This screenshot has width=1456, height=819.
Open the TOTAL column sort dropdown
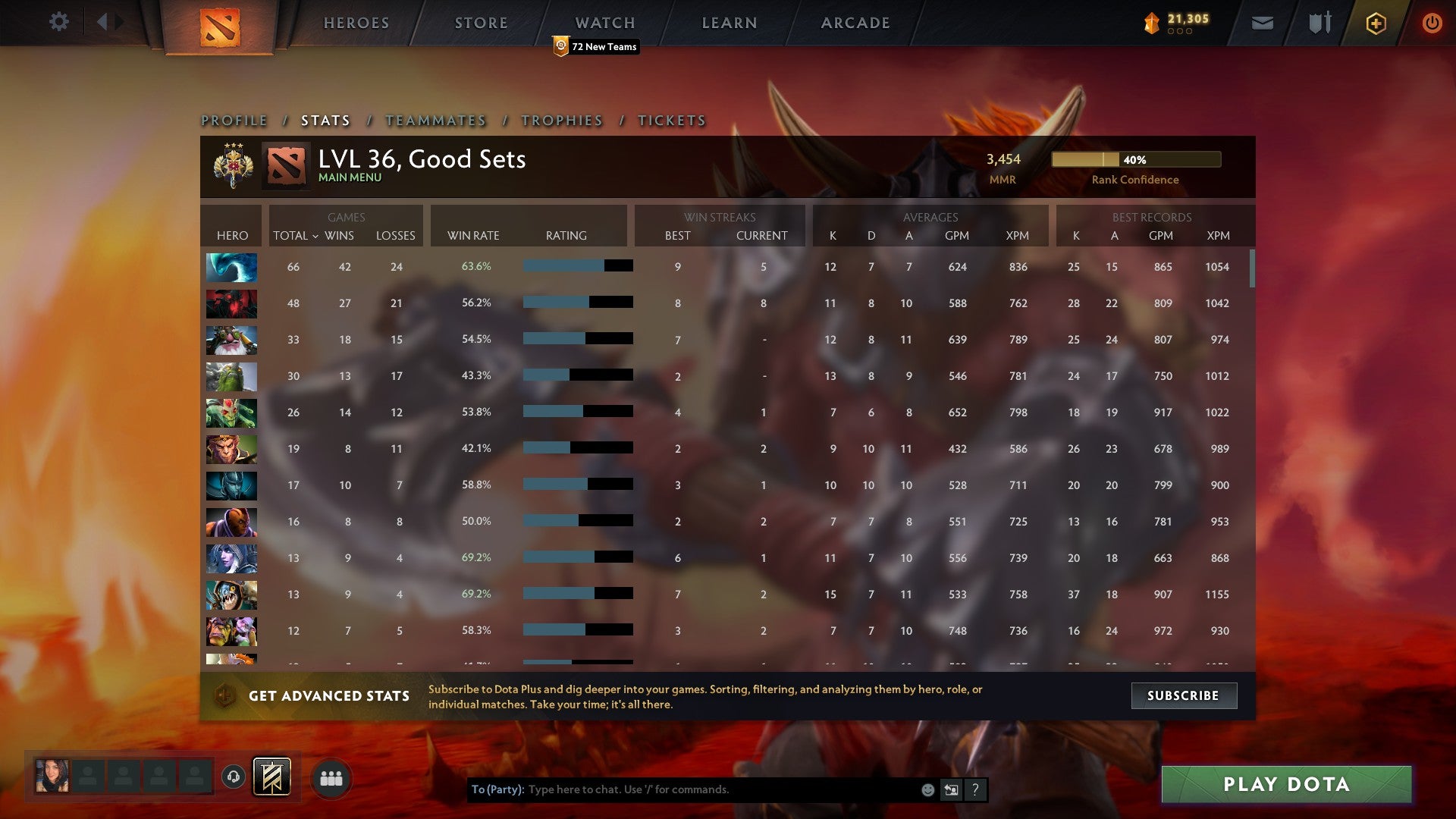coord(296,236)
